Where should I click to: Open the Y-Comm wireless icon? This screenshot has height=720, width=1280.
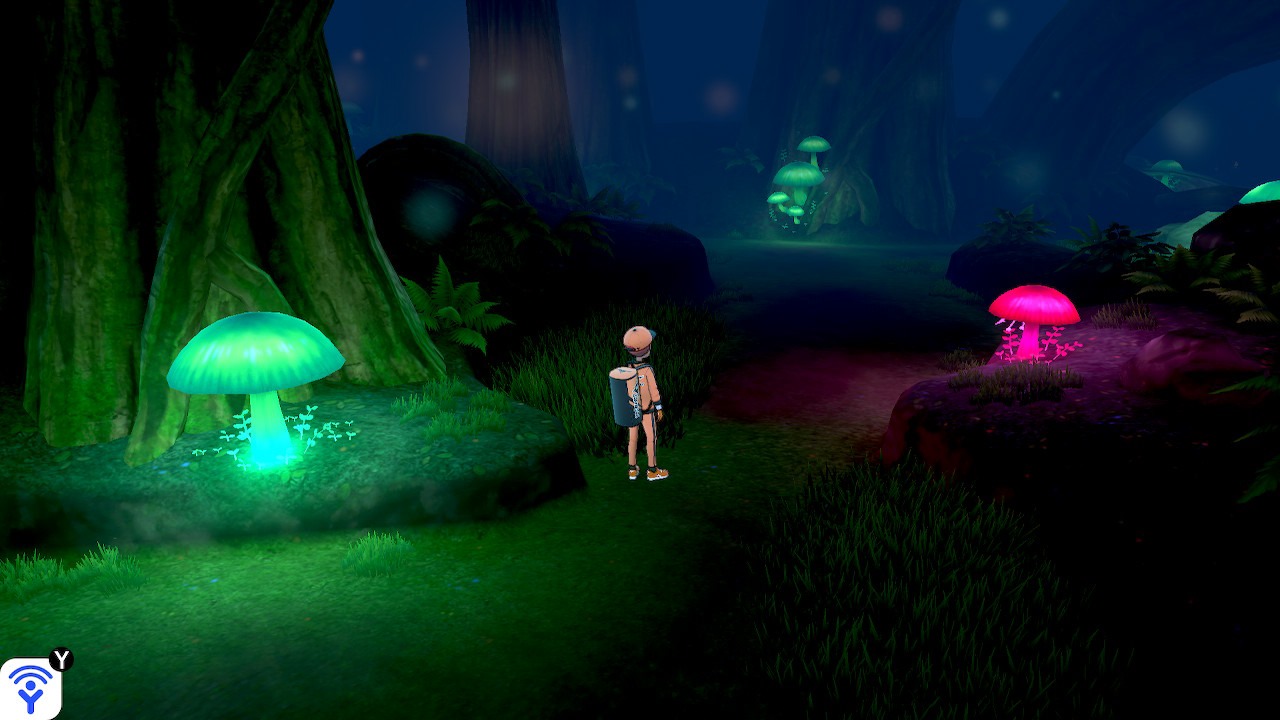coord(30,688)
